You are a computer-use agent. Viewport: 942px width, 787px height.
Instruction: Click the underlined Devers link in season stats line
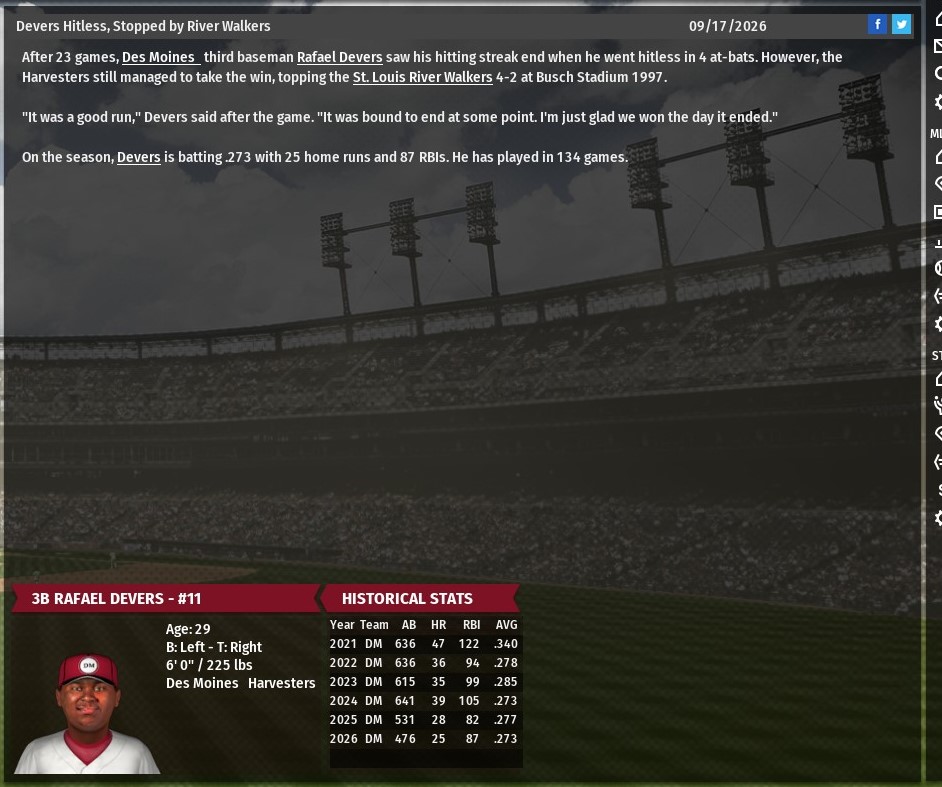[x=138, y=158]
